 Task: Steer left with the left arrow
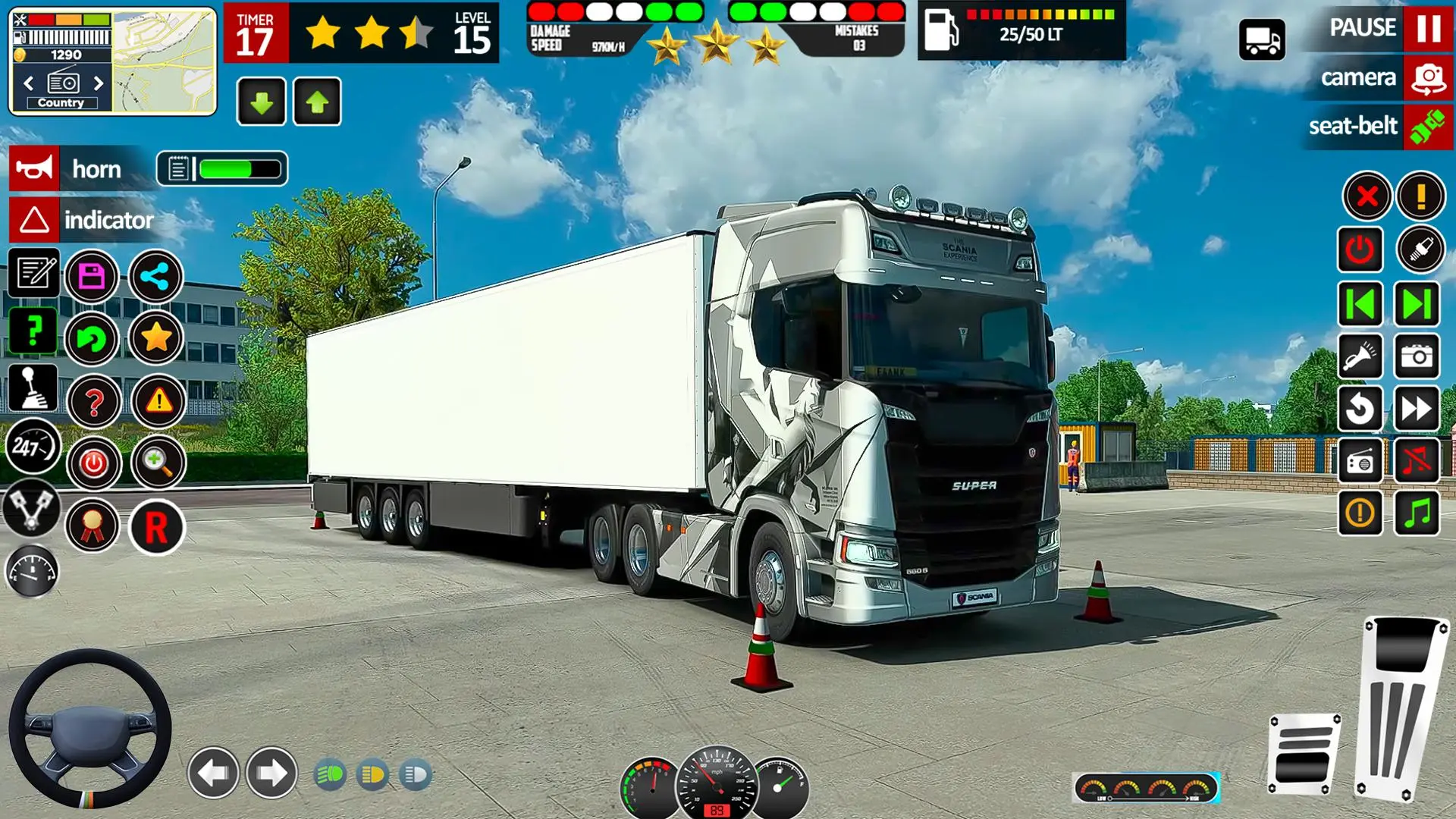pos(213,773)
